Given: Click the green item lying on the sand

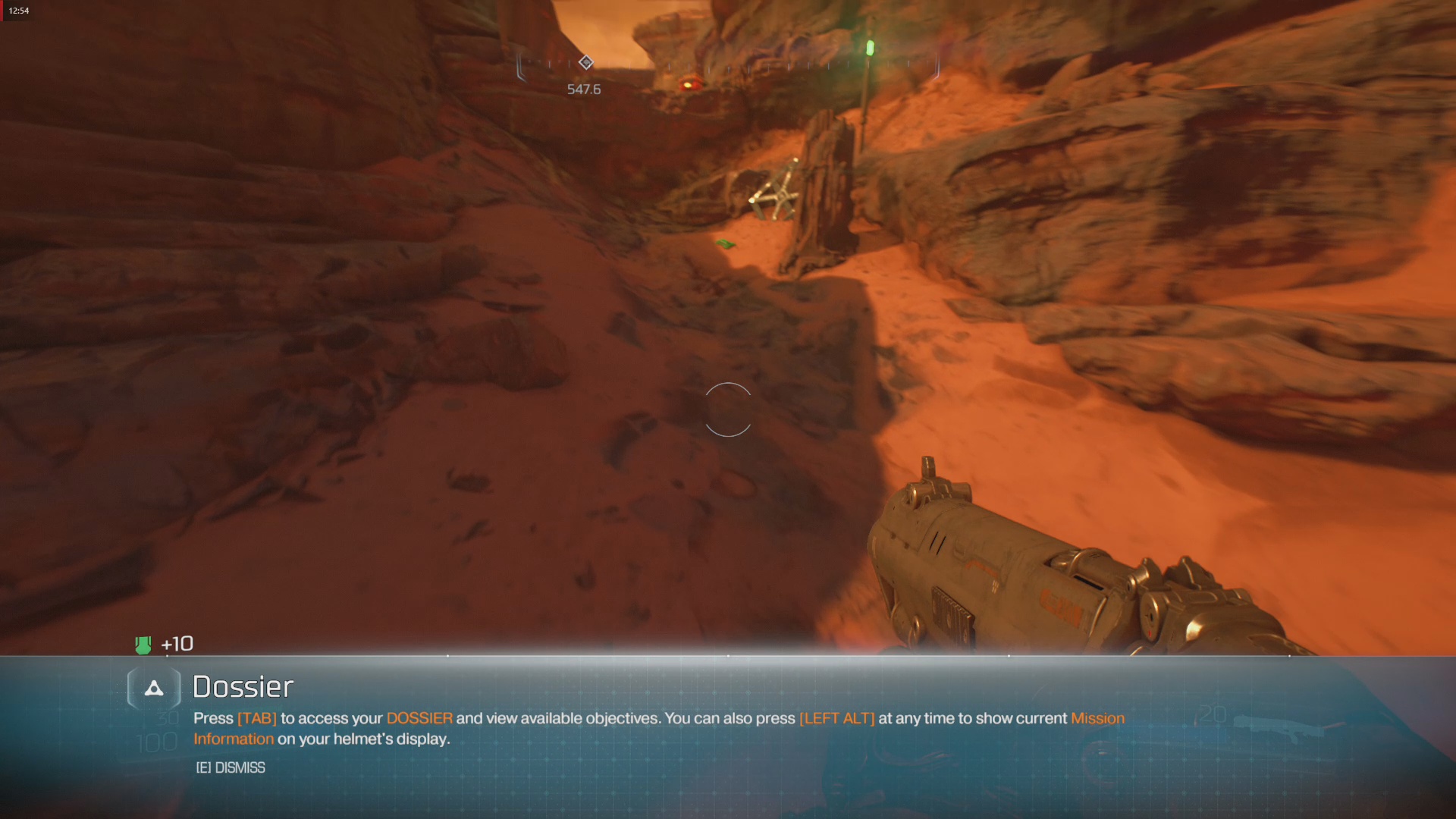Looking at the screenshot, I should coord(724,243).
